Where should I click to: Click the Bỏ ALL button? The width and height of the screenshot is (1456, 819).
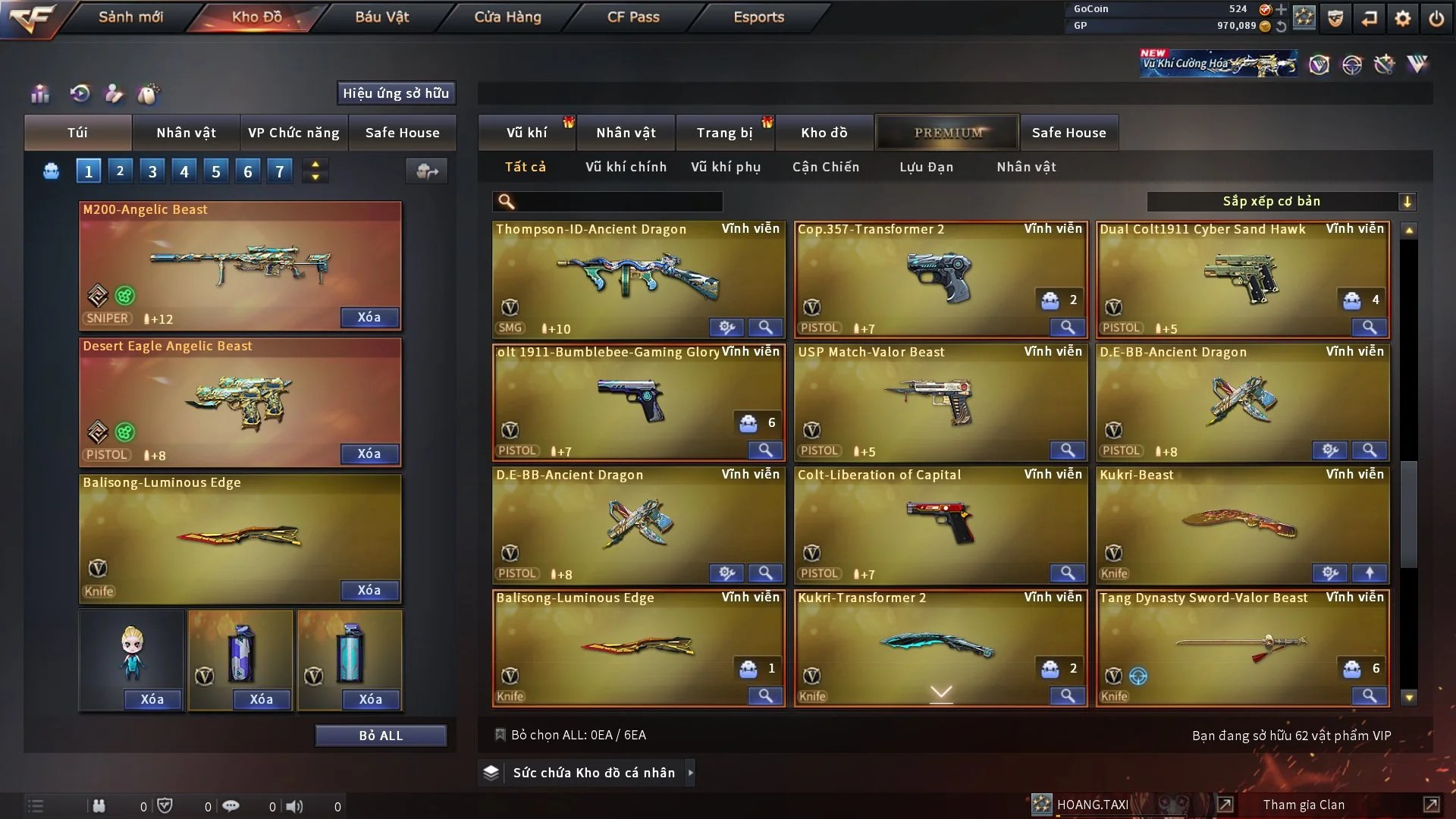(381, 736)
